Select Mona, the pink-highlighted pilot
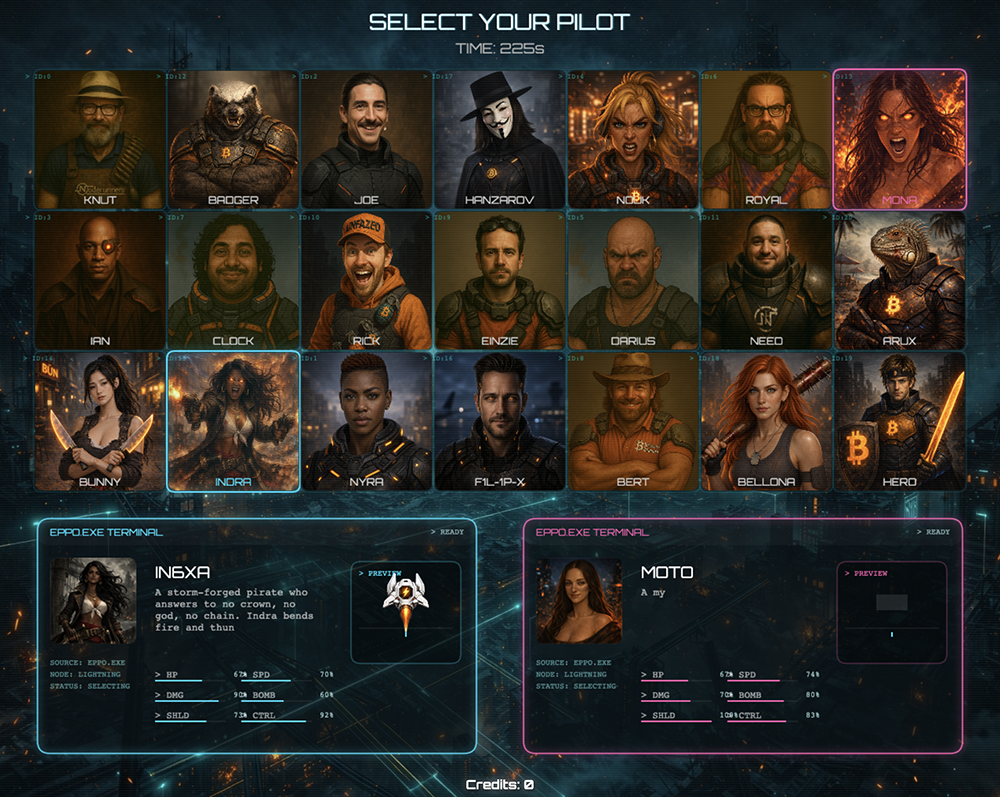 pyautogui.click(x=900, y=139)
